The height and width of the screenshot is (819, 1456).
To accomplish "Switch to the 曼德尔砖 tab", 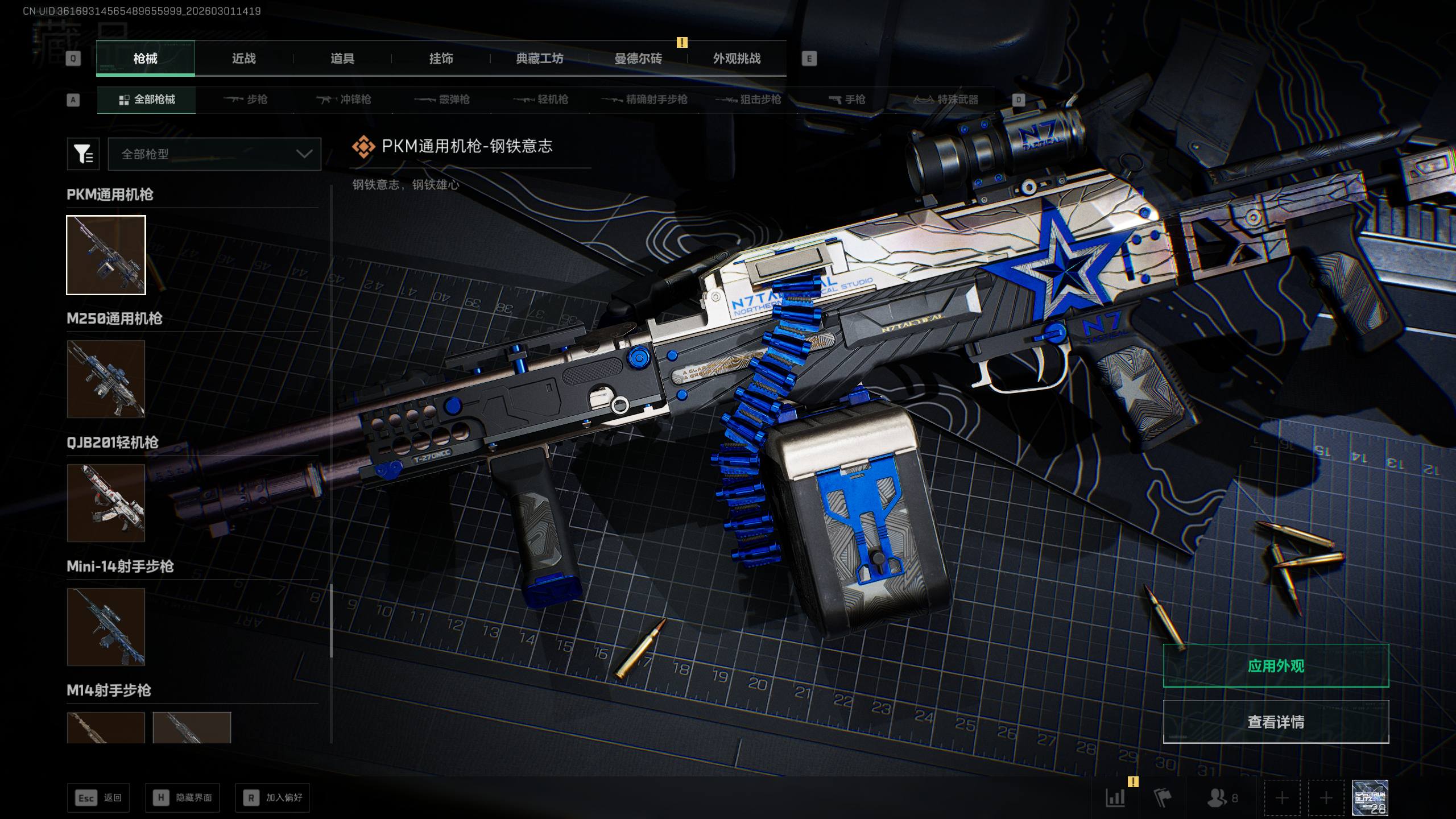I will click(638, 59).
